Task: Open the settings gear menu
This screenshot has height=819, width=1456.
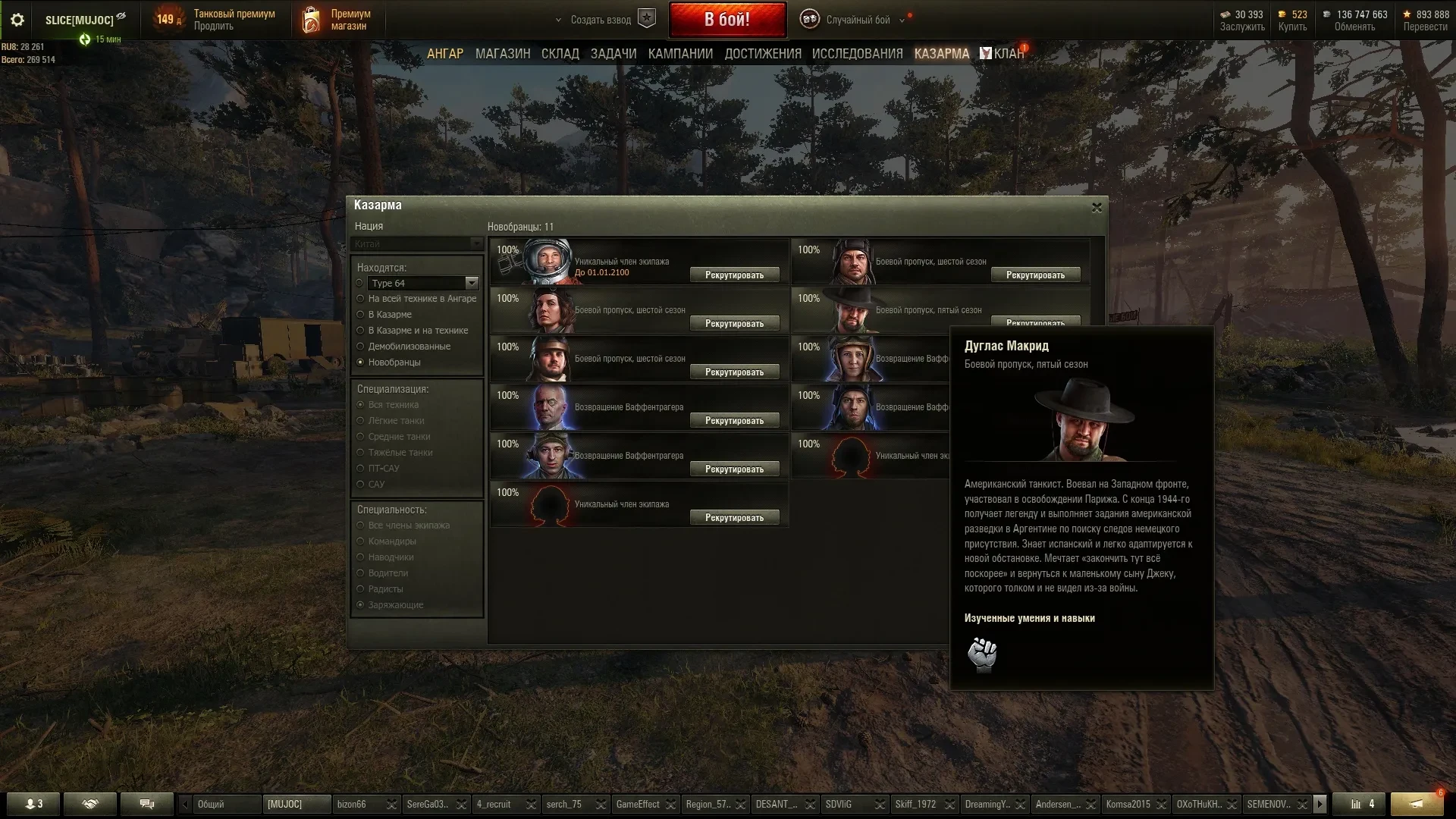Action: coord(17,20)
